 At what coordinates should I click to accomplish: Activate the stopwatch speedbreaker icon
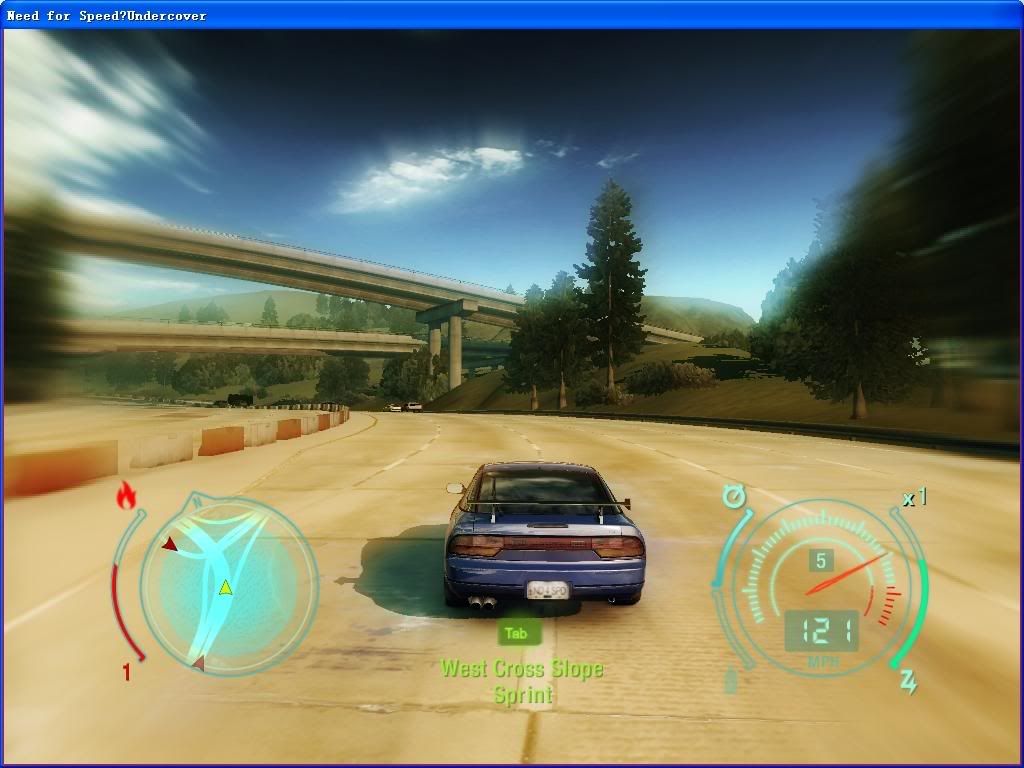pyautogui.click(x=735, y=495)
